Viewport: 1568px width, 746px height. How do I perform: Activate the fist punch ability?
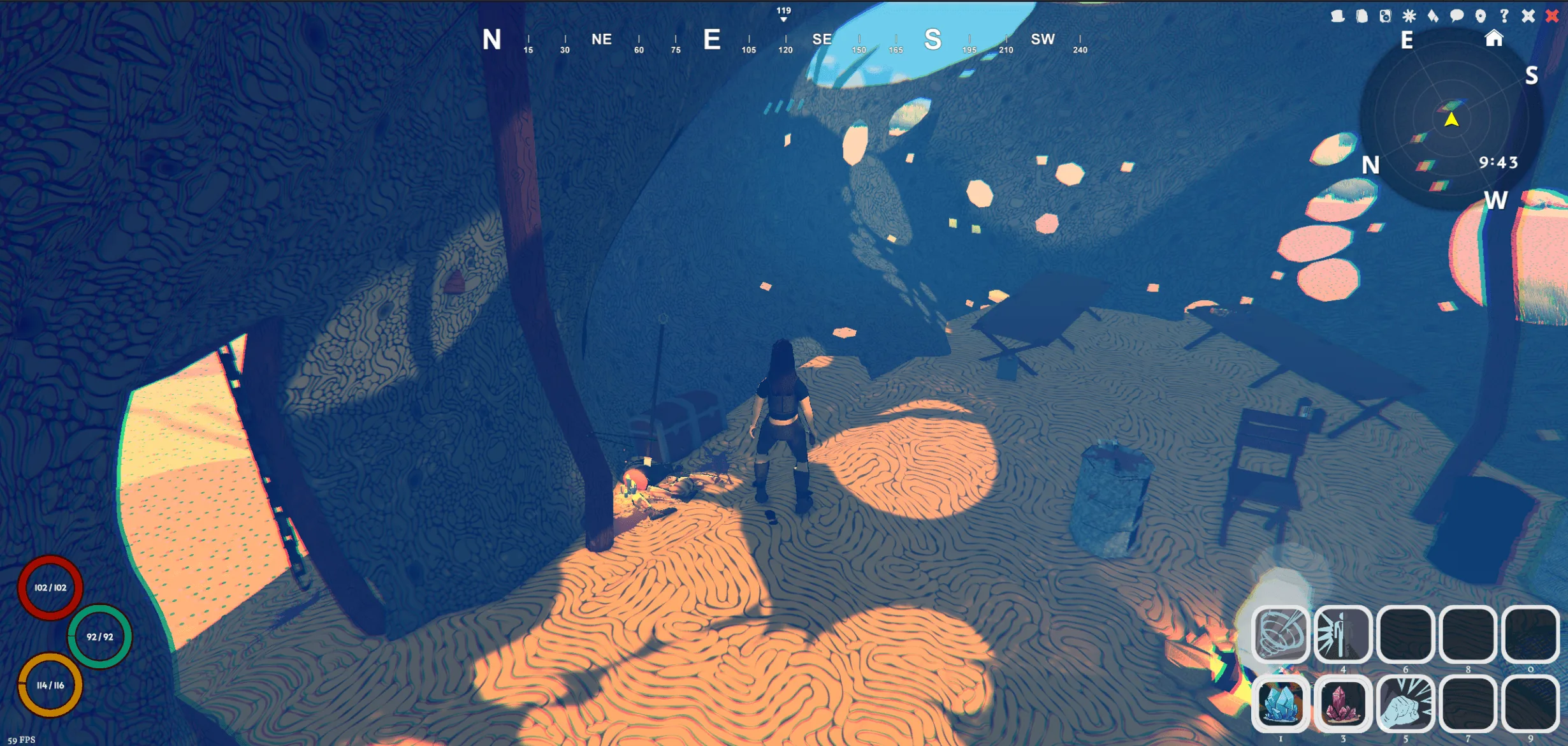1405,703
